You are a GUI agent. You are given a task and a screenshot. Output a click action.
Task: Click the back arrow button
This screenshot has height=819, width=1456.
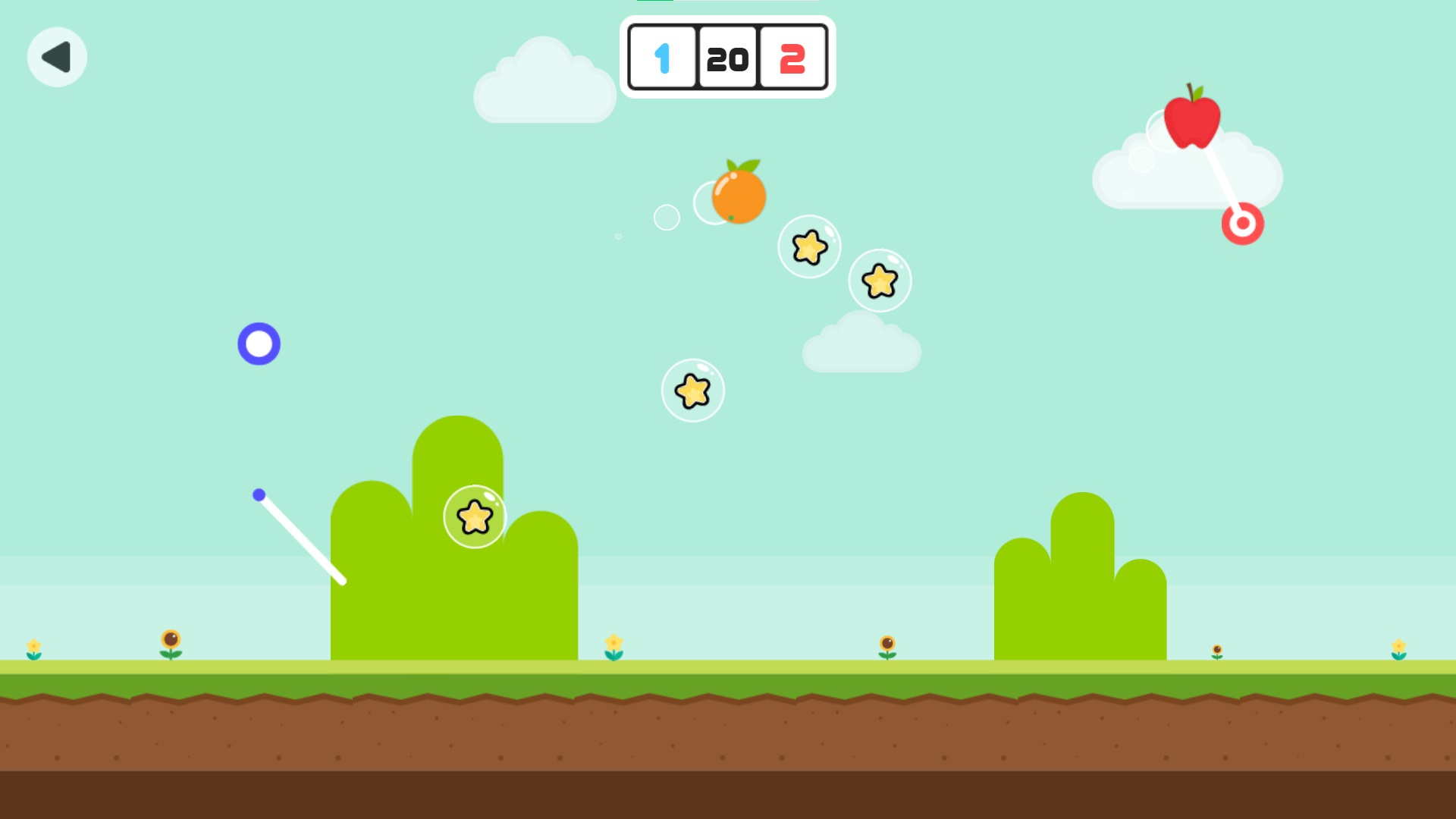tap(57, 57)
